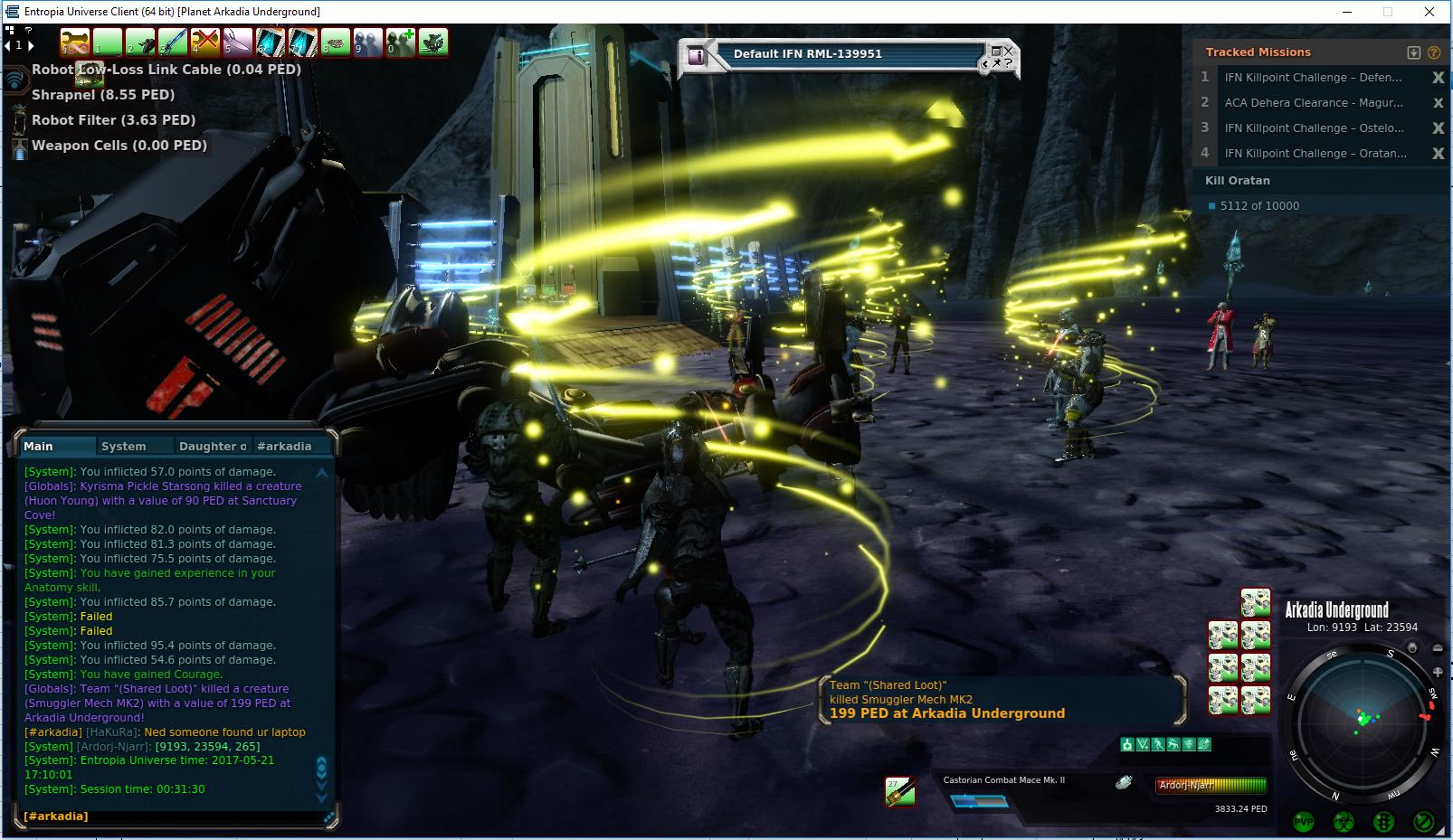The width and height of the screenshot is (1453, 840).
Task: Untrack the IFN Killpoint Challenge Oratan mission
Action: [x=1438, y=154]
